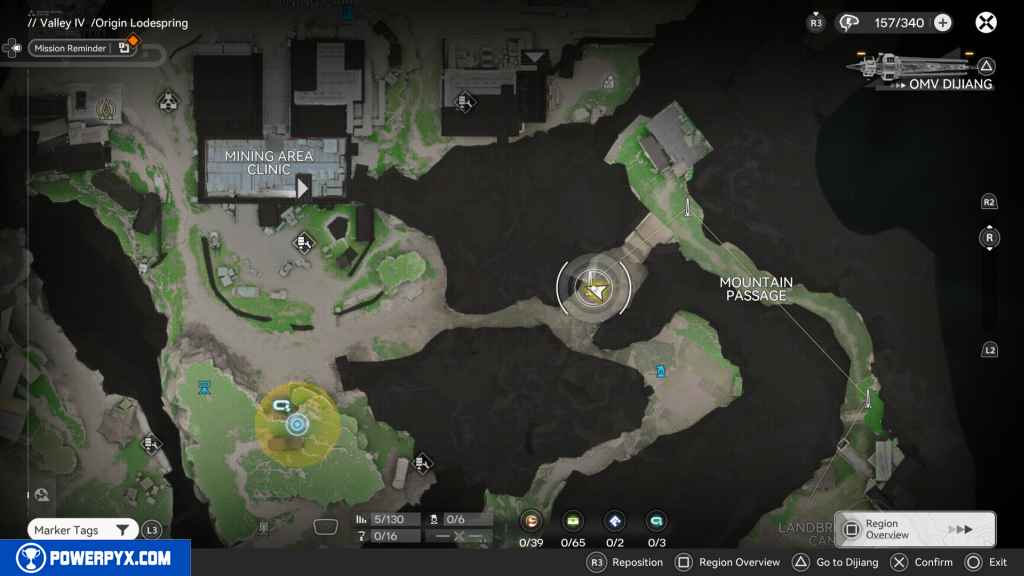Open the Marker Tags filter
This screenshot has height=576, width=1024.
(x=82, y=530)
